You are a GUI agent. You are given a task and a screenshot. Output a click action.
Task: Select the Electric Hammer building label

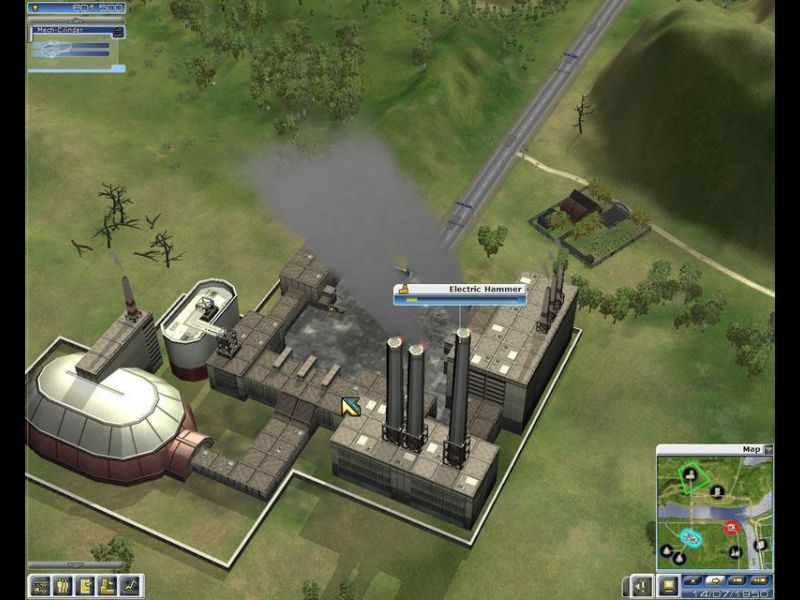[460, 290]
